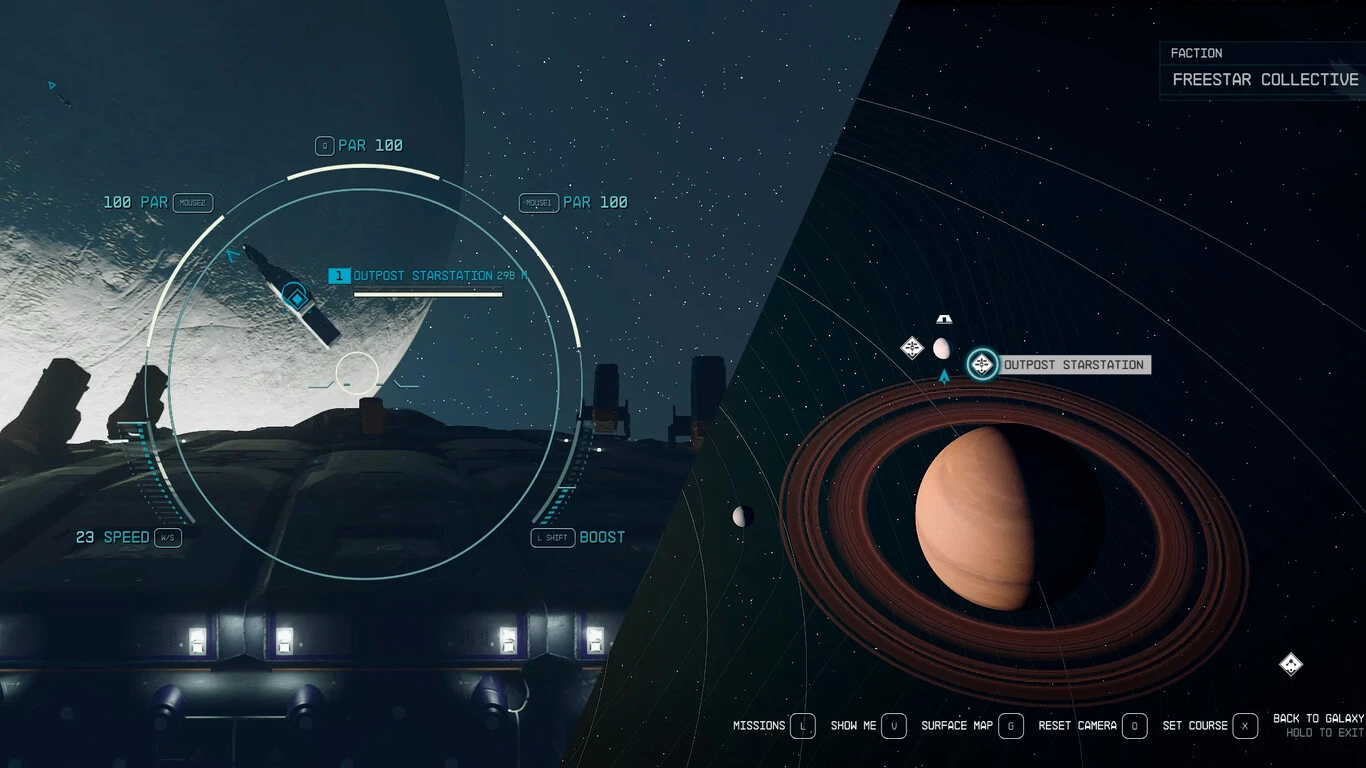
Task: Click the targeting reticle in the ship HUD
Action: (x=355, y=373)
